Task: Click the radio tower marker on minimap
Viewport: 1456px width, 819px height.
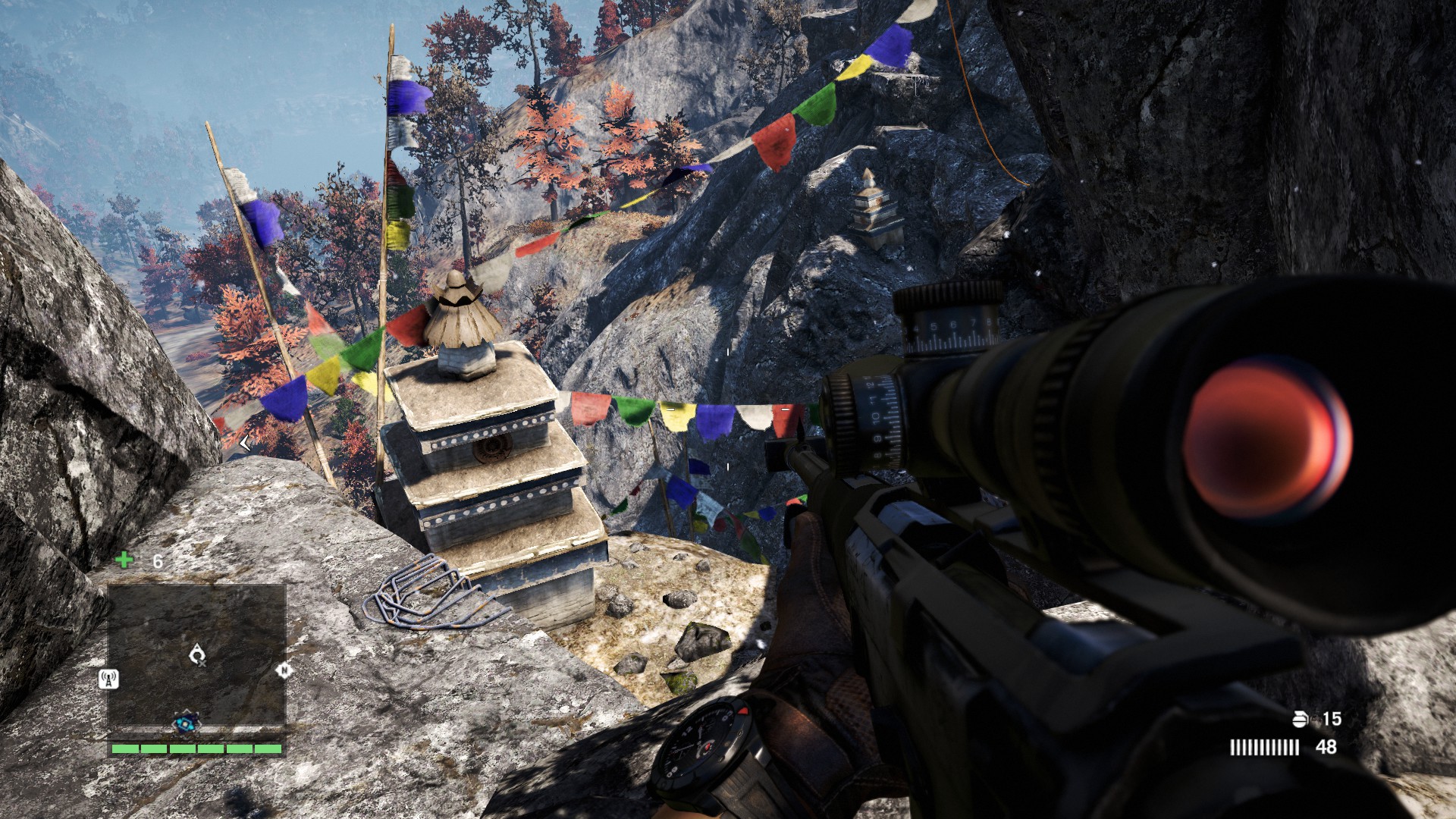Action: (x=109, y=679)
